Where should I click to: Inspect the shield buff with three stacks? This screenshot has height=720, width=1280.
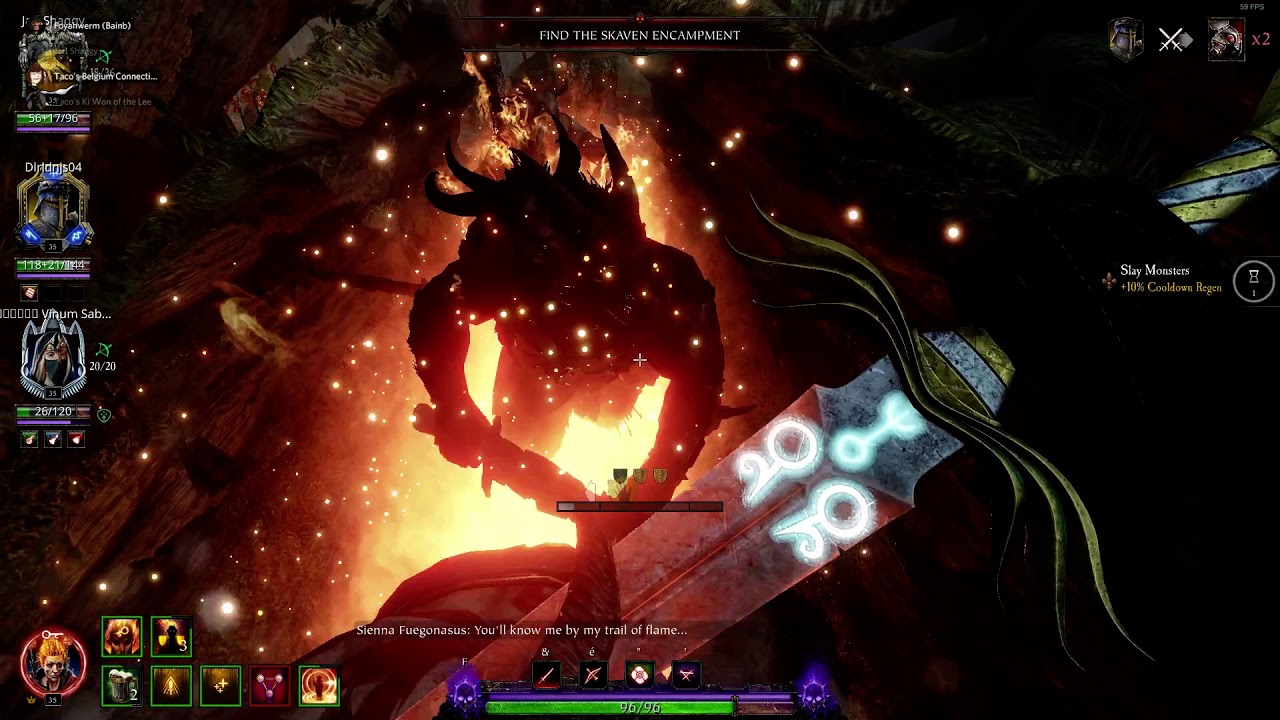point(170,637)
